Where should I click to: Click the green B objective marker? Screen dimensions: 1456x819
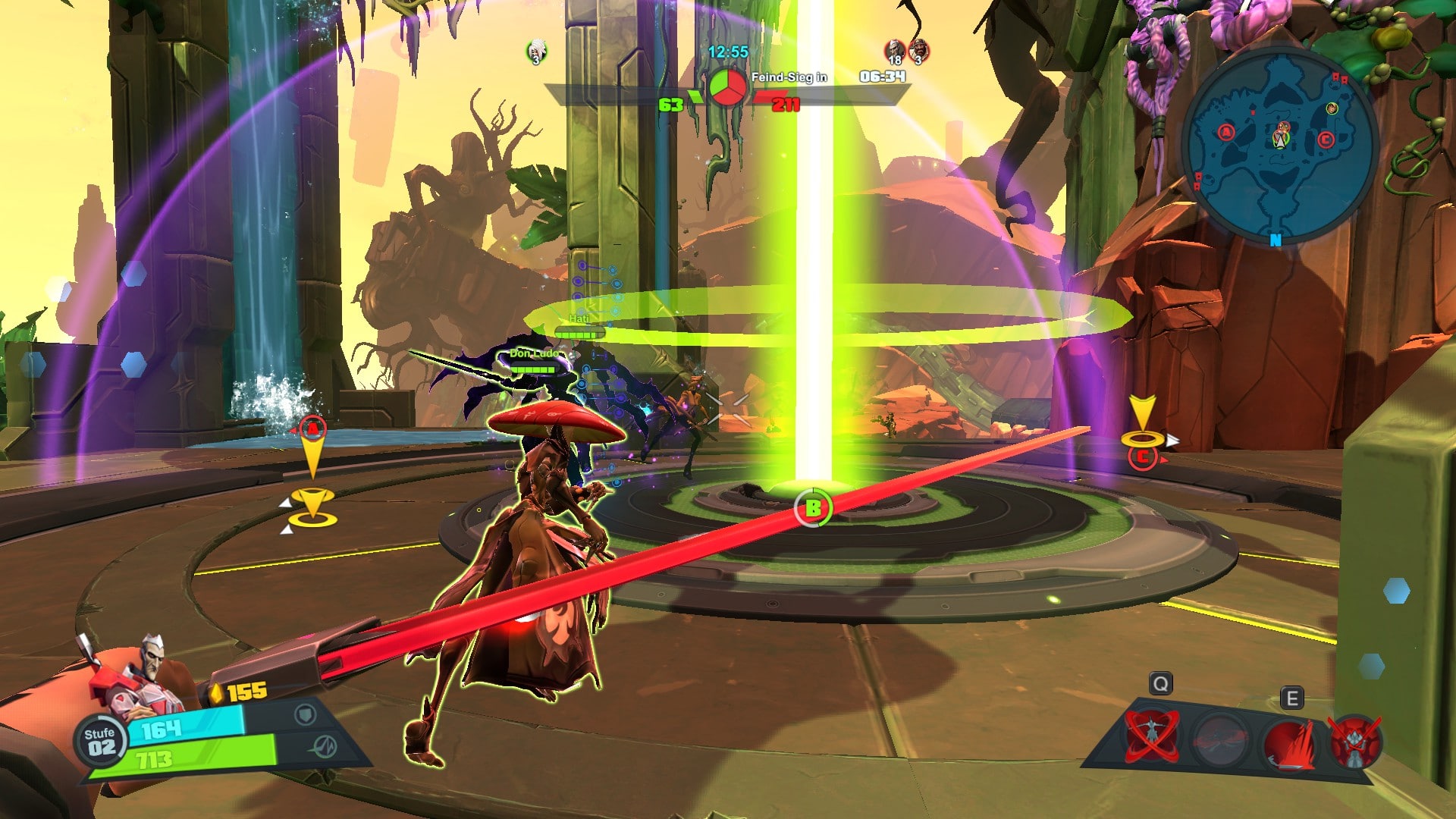point(813,508)
